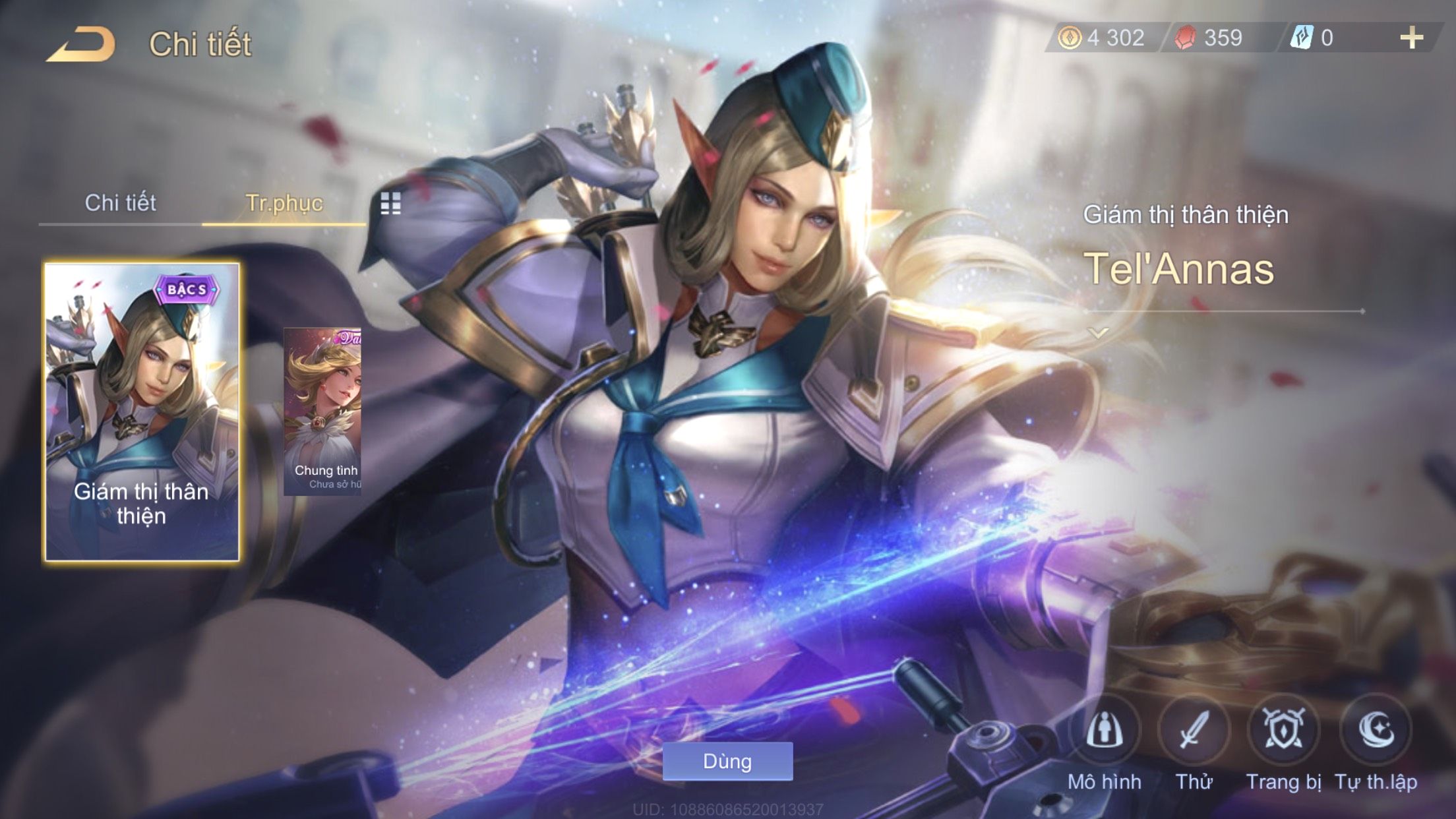Show the skin grid view
This screenshot has width=1456, height=819.
[390, 204]
